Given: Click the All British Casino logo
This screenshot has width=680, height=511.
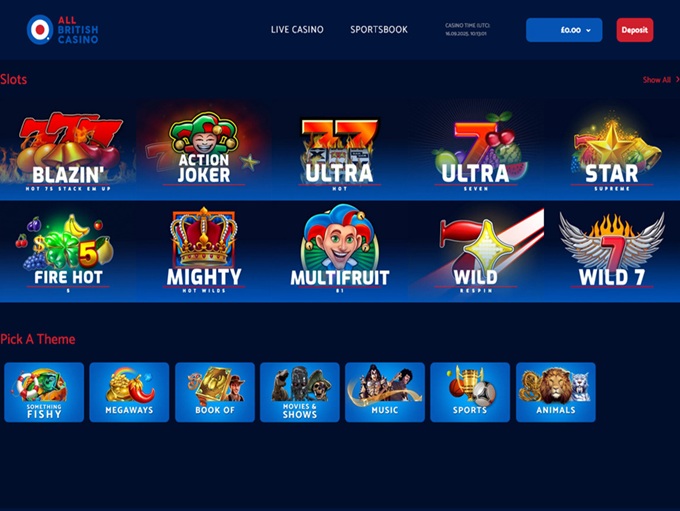Looking at the screenshot, I should pyautogui.click(x=62, y=30).
